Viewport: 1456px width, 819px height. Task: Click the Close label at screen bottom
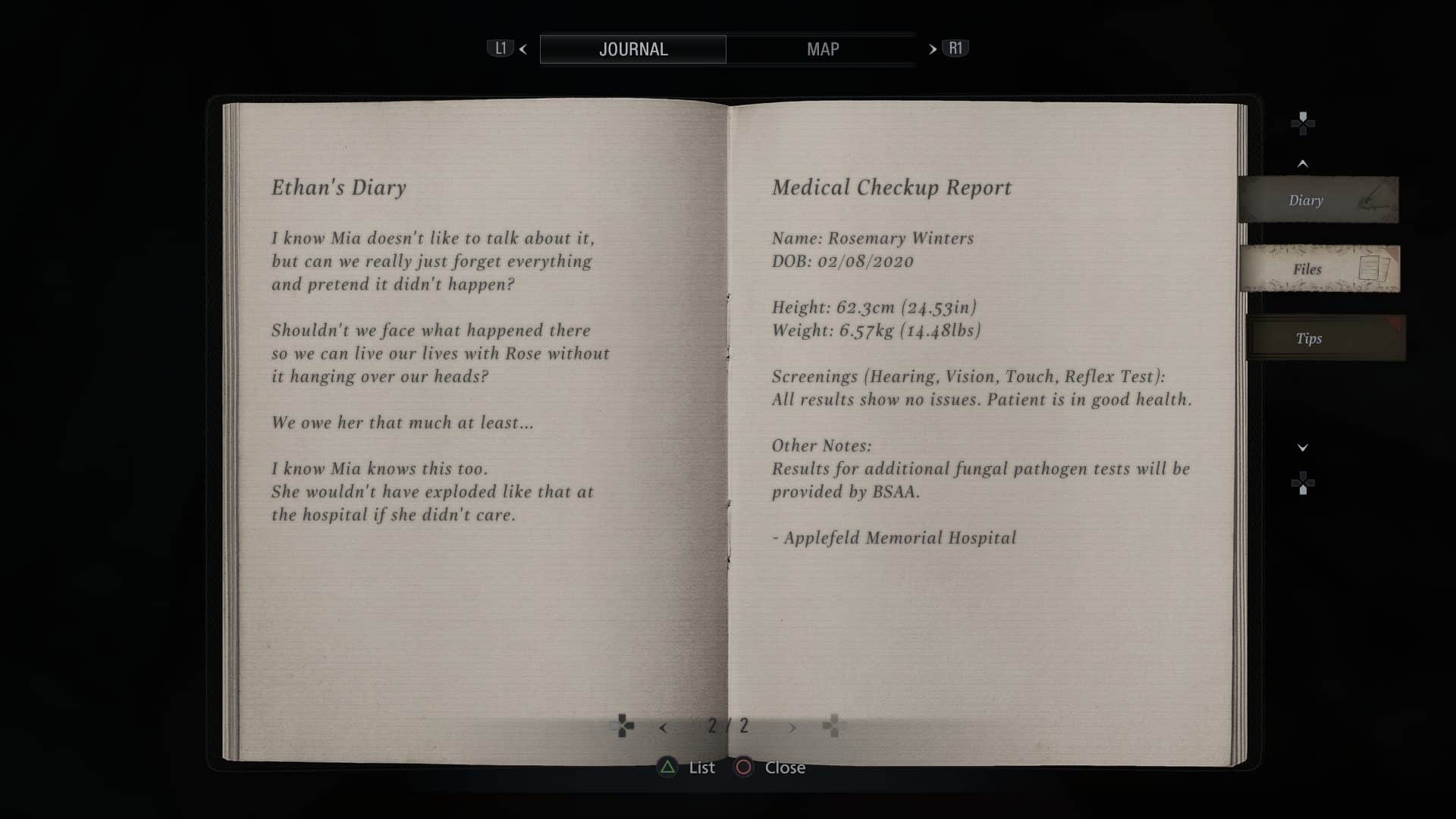(786, 767)
